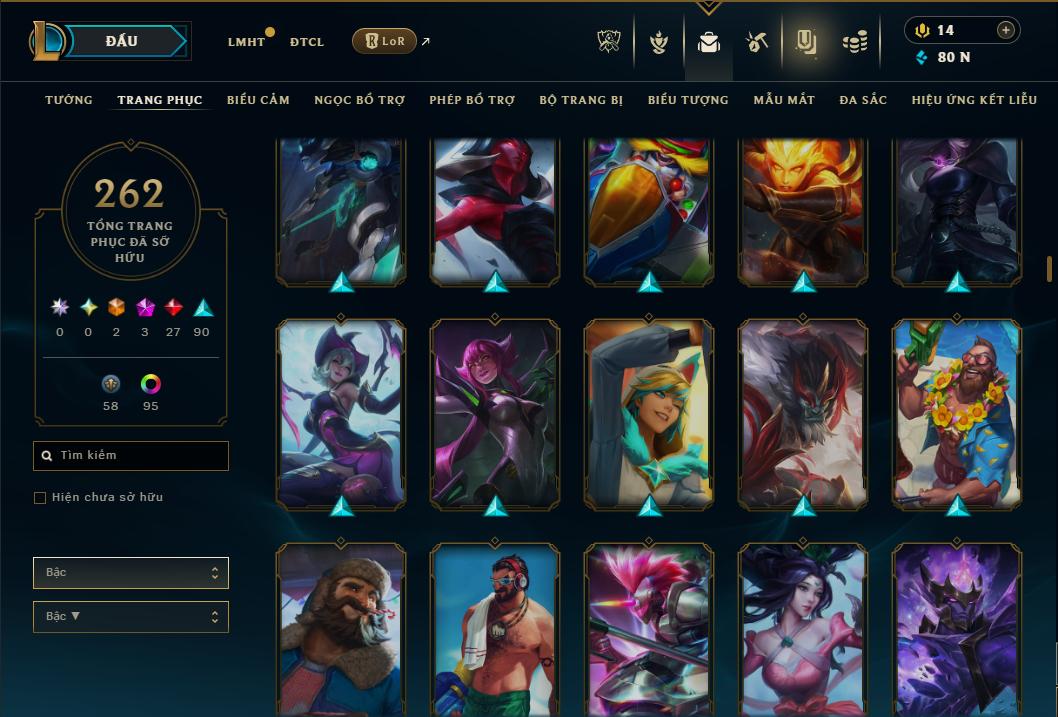Click the ĐẤU play button
The height and width of the screenshot is (717, 1058).
click(x=121, y=41)
